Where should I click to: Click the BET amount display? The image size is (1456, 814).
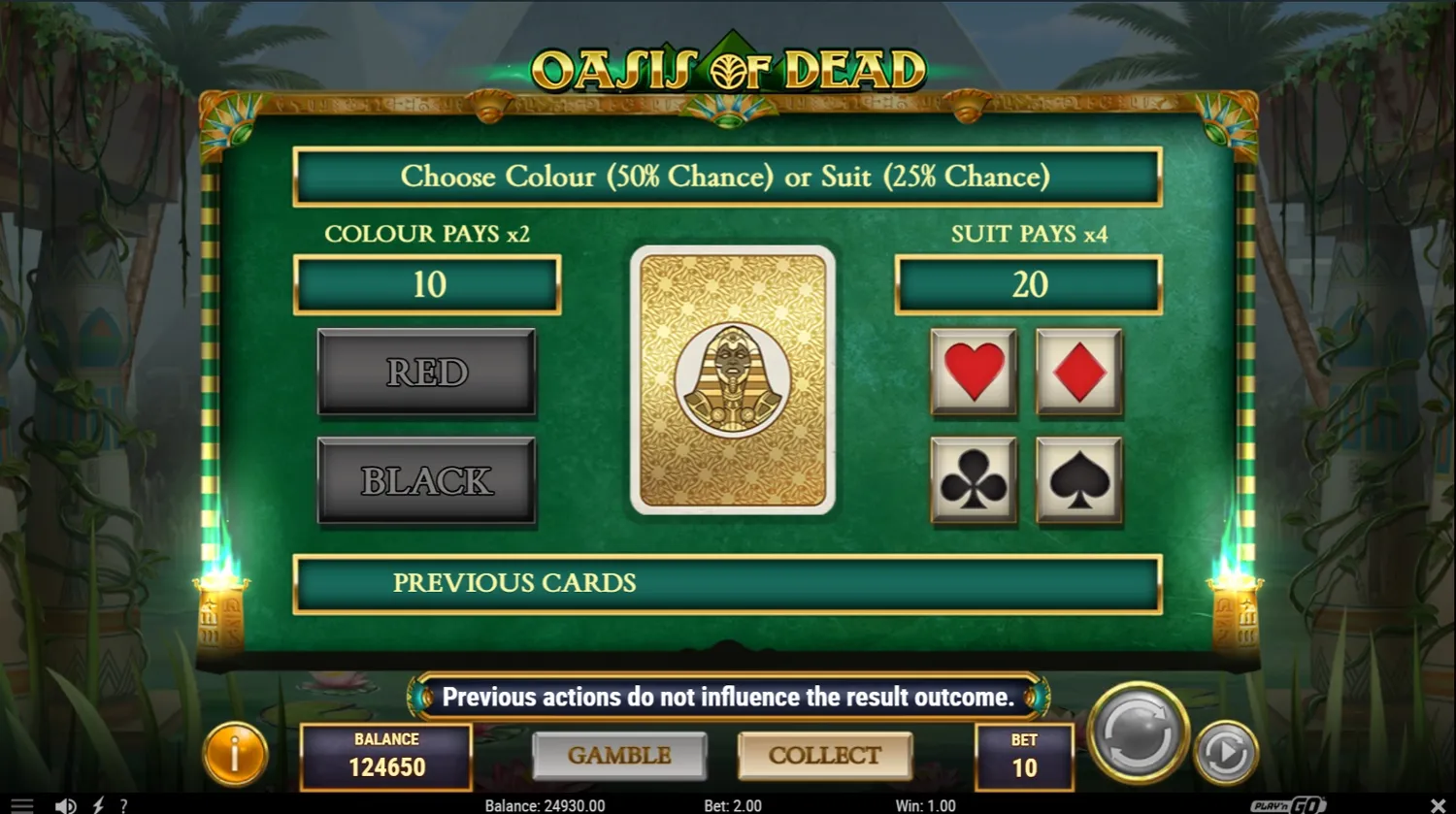tap(1024, 758)
